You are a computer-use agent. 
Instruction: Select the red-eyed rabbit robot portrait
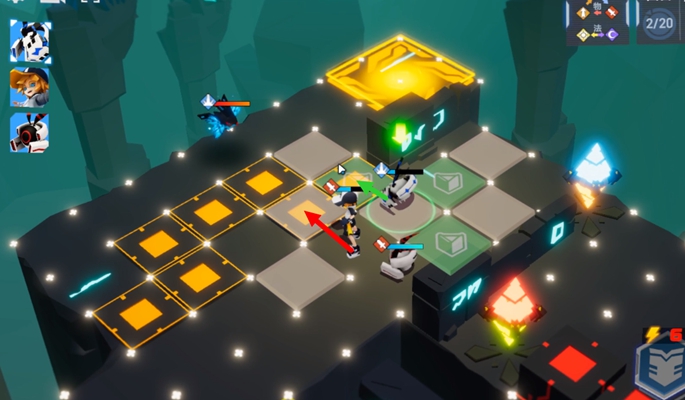pos(30,132)
